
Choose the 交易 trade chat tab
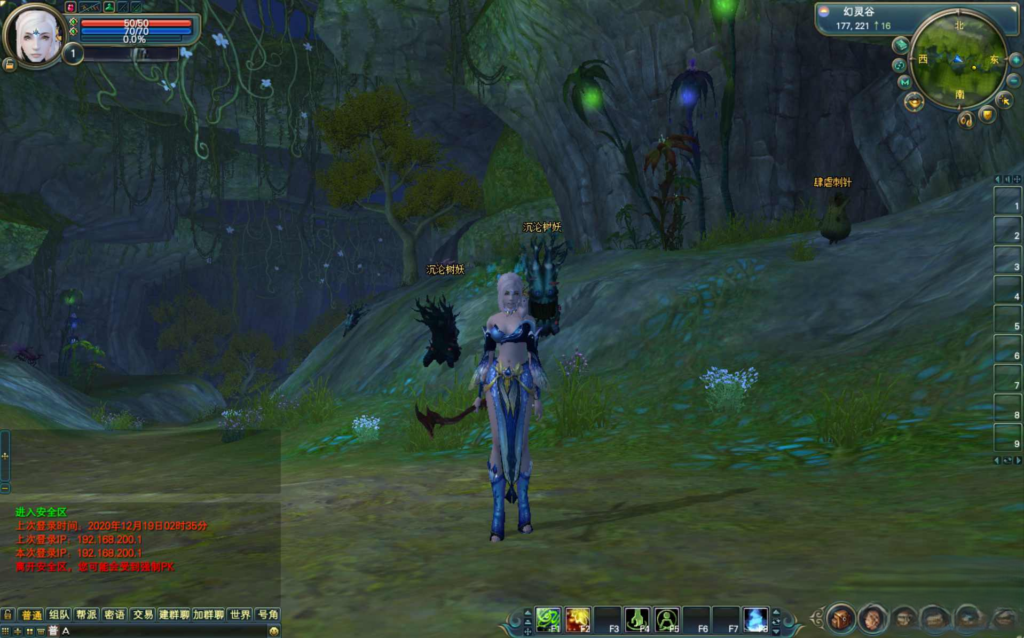(x=143, y=614)
